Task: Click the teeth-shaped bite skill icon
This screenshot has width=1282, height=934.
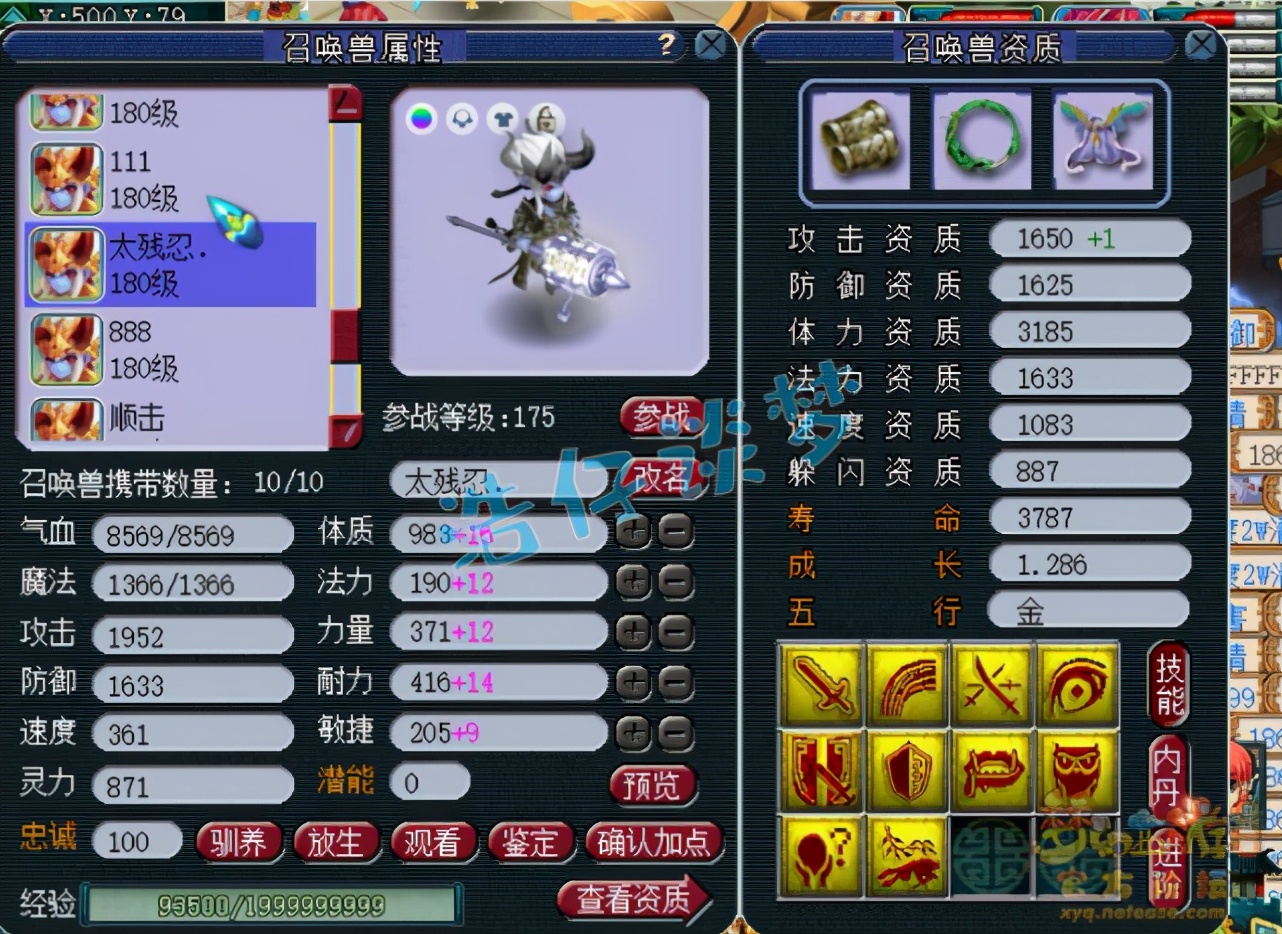Action: click(x=993, y=770)
